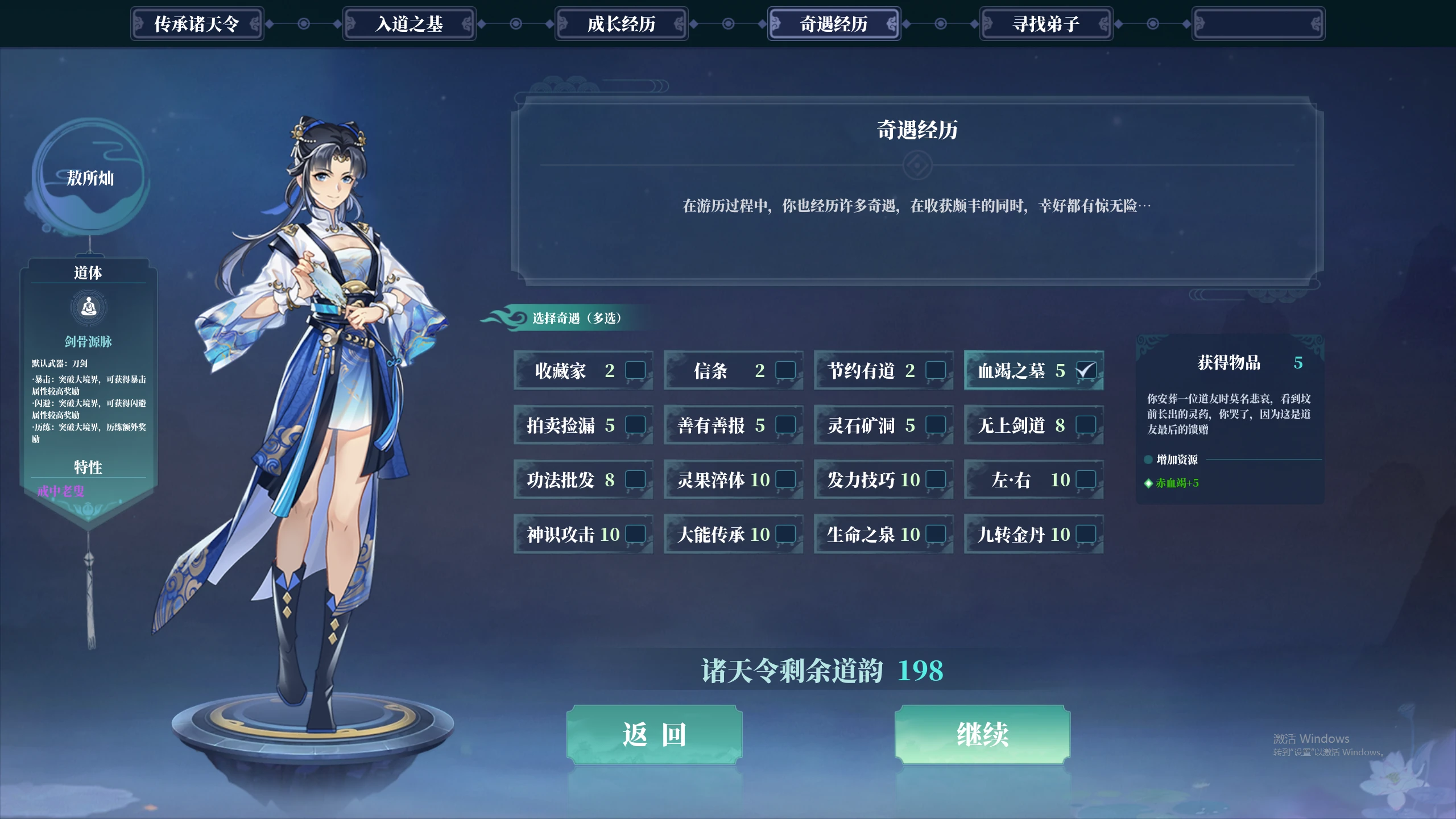Go back with the 返回 button
The image size is (1456, 819).
click(654, 734)
